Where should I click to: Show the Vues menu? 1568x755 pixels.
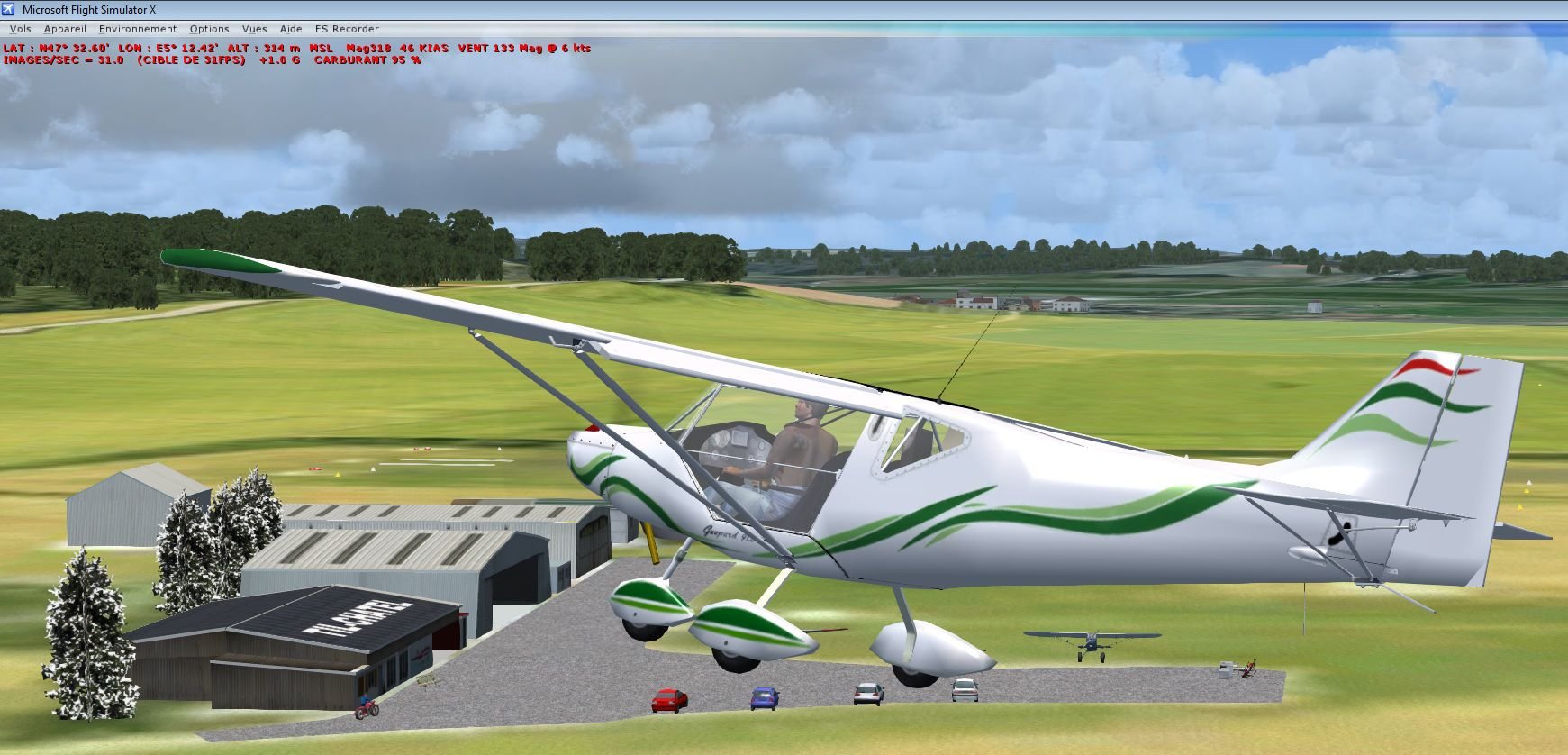point(254,29)
